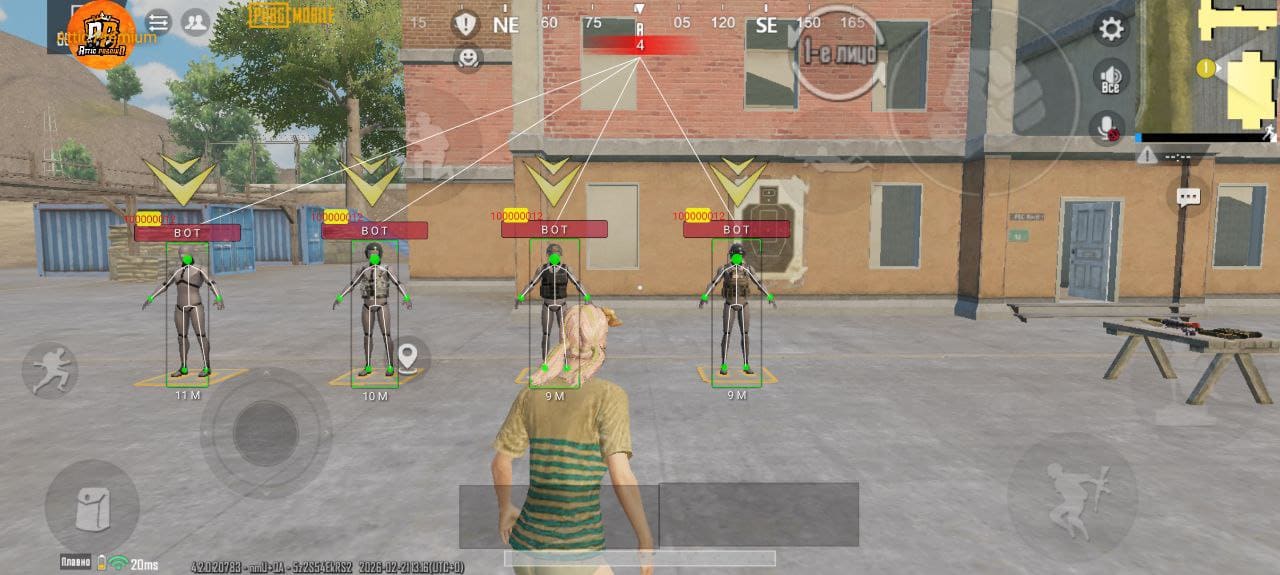
Task: Open the quick chat speech bubble
Action: [x=1188, y=197]
